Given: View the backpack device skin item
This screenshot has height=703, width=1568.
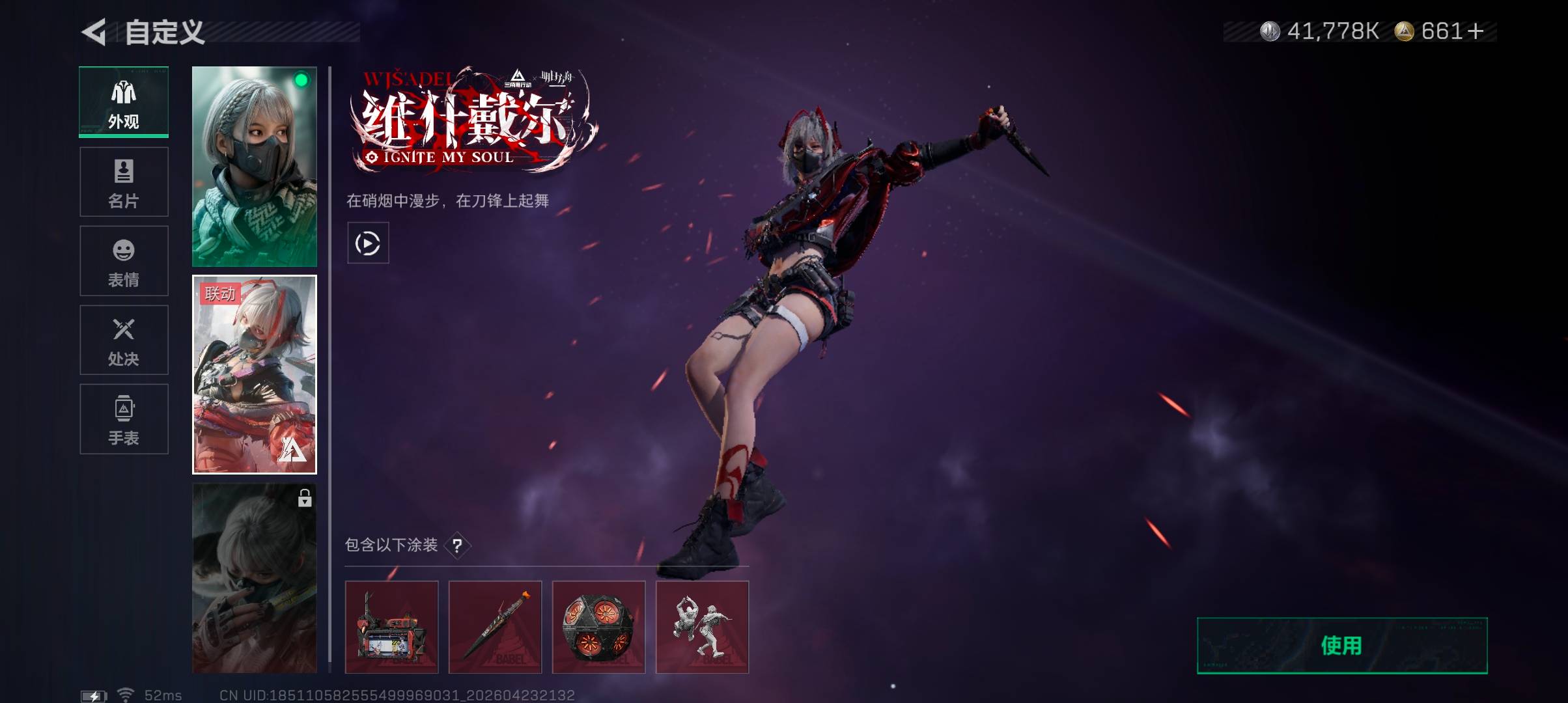Looking at the screenshot, I should click(x=391, y=627).
